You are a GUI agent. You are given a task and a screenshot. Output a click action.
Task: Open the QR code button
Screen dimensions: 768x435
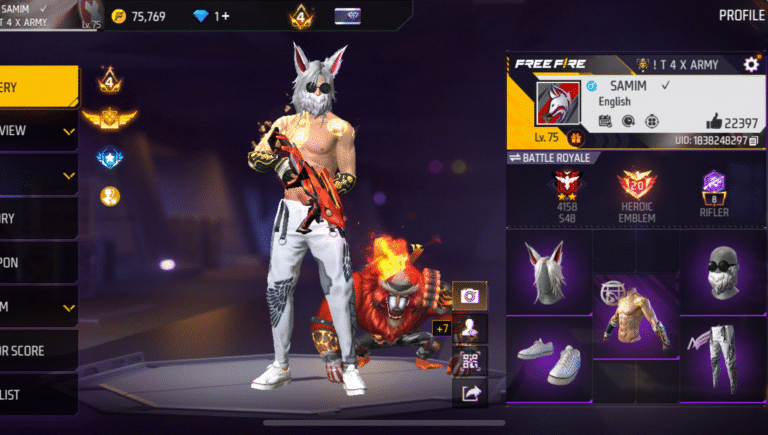click(x=469, y=361)
